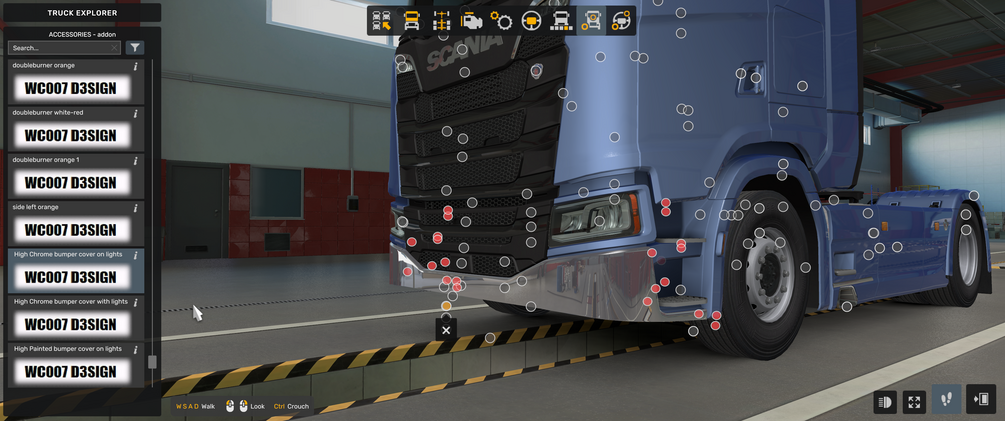Screen dimensions: 1005x421
Task: Close the accessory selection with the X button
Action: point(446,330)
